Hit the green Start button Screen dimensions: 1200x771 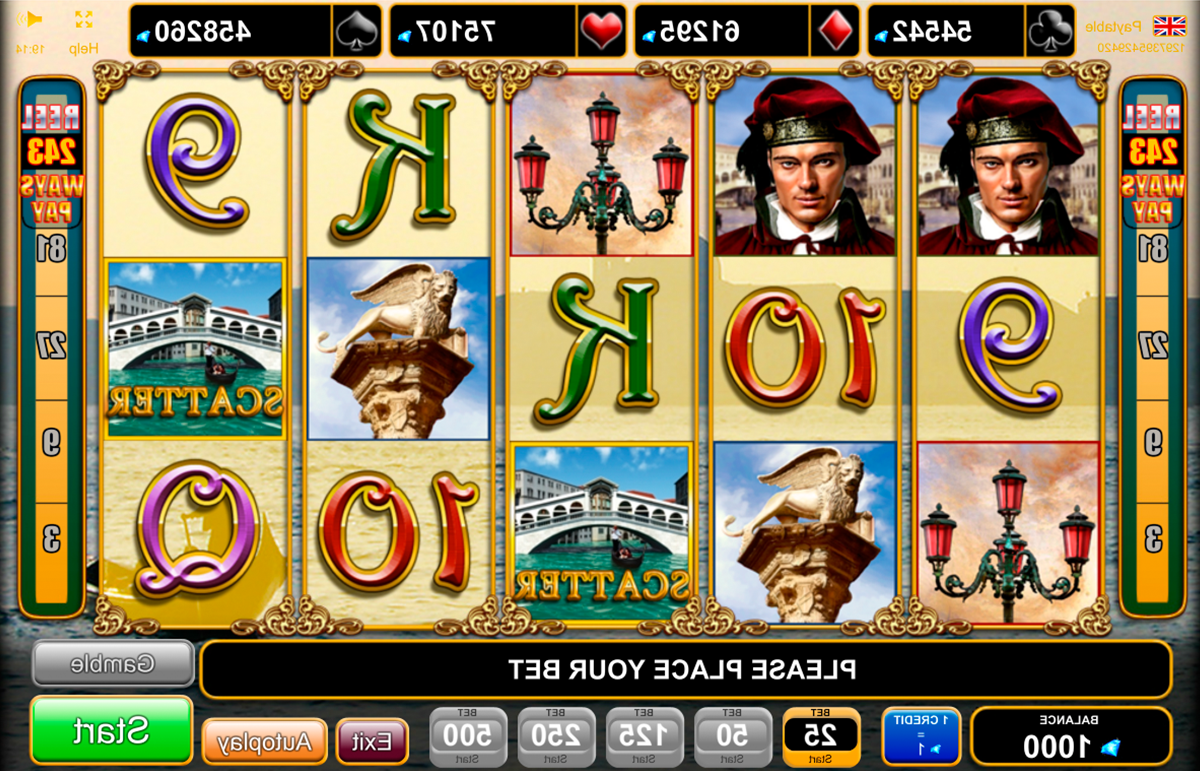111,730
